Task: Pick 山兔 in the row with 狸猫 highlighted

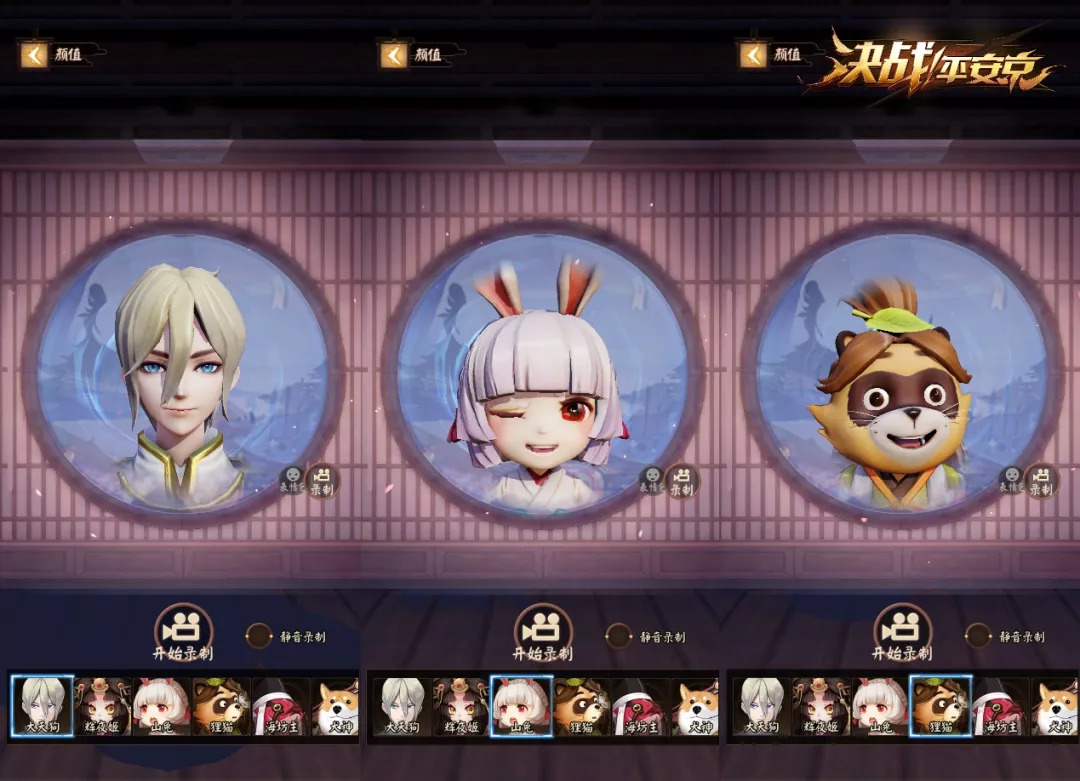Action: click(x=881, y=706)
